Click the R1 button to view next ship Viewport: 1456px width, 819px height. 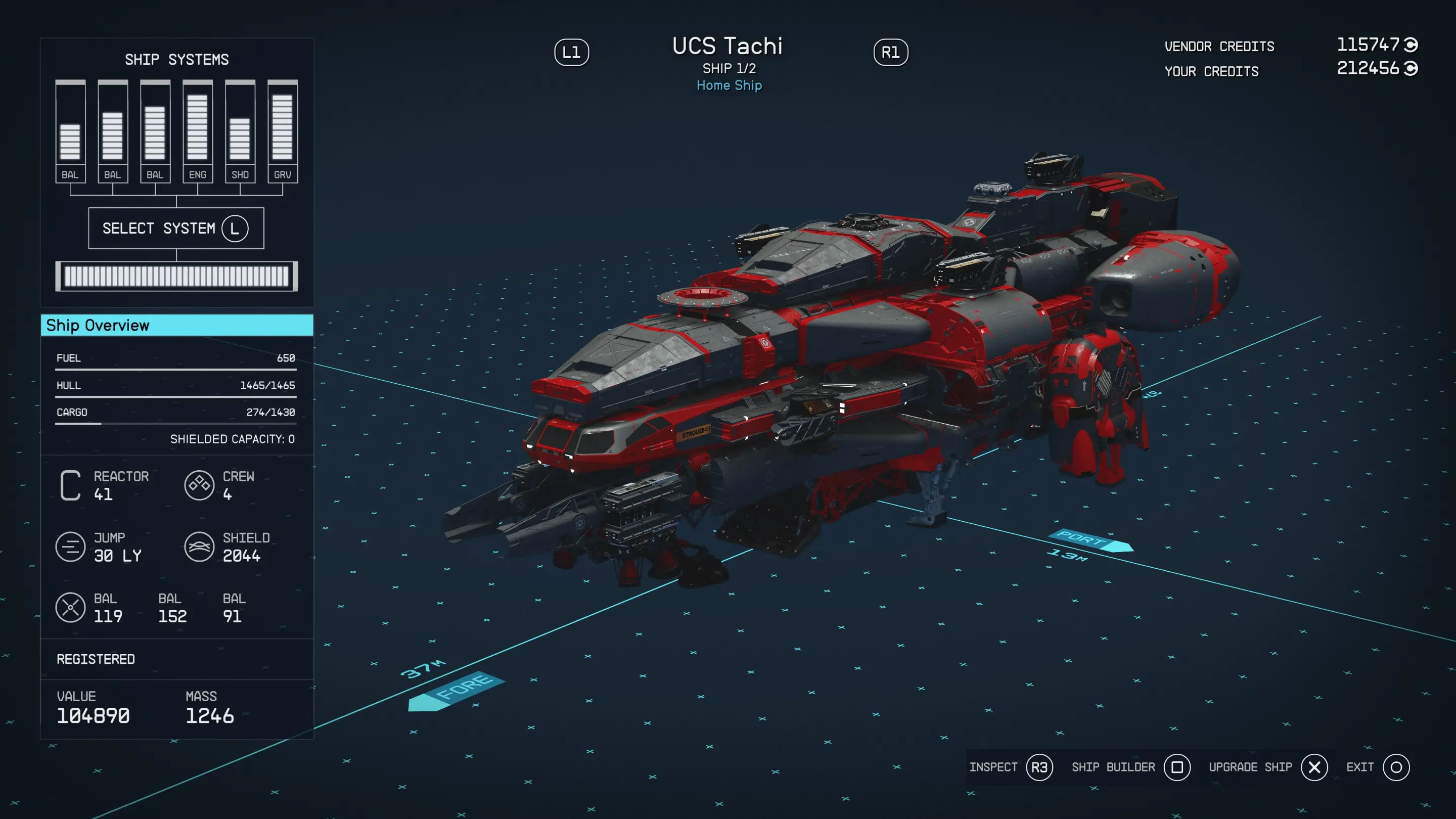point(891,52)
